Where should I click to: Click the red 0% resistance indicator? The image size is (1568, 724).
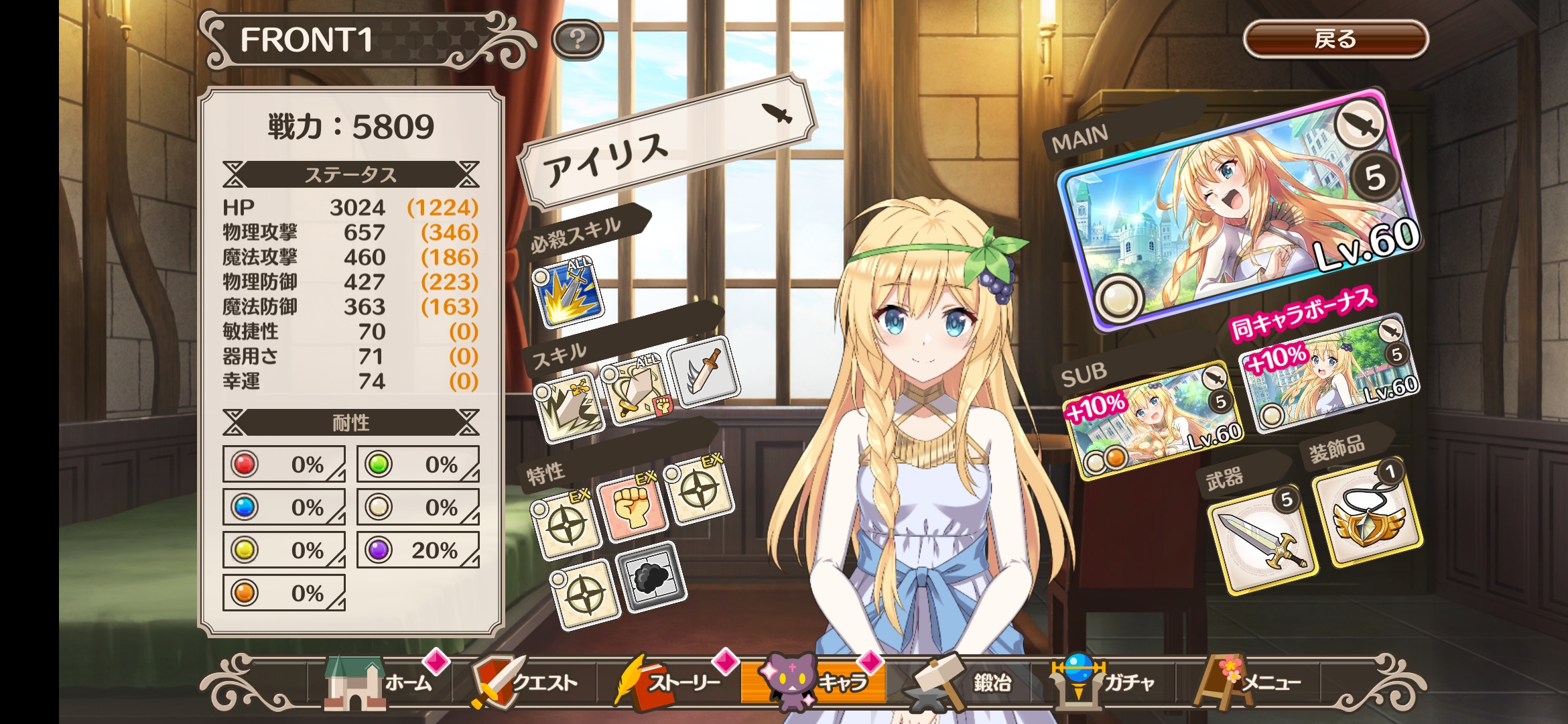[283, 463]
